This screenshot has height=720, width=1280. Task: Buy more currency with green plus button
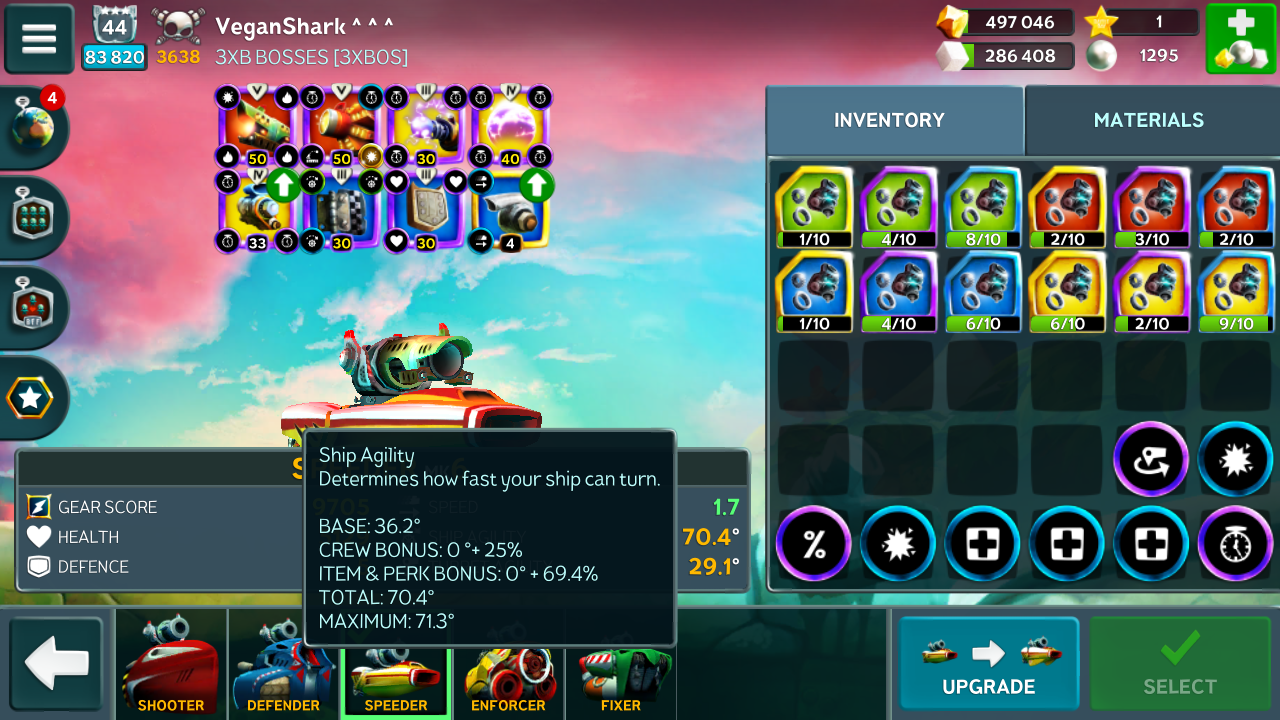pos(1240,39)
